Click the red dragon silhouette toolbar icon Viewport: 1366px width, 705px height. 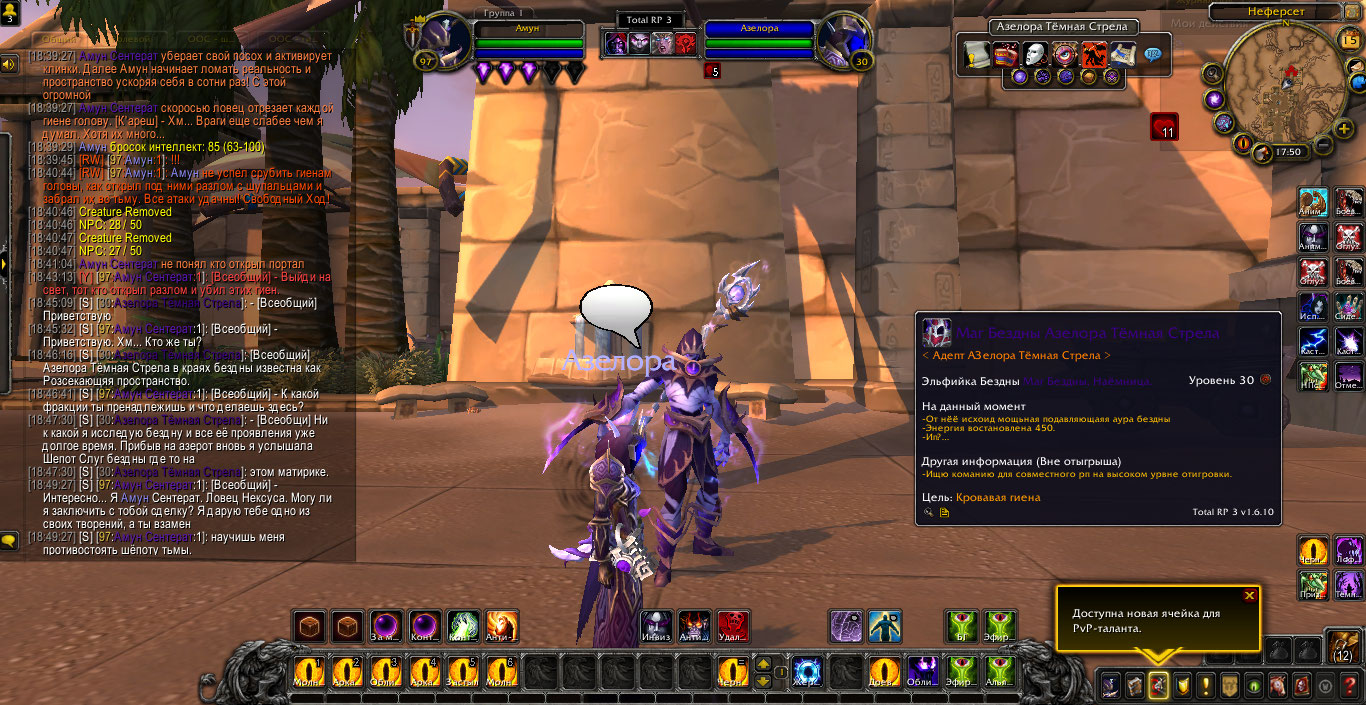point(1094,53)
